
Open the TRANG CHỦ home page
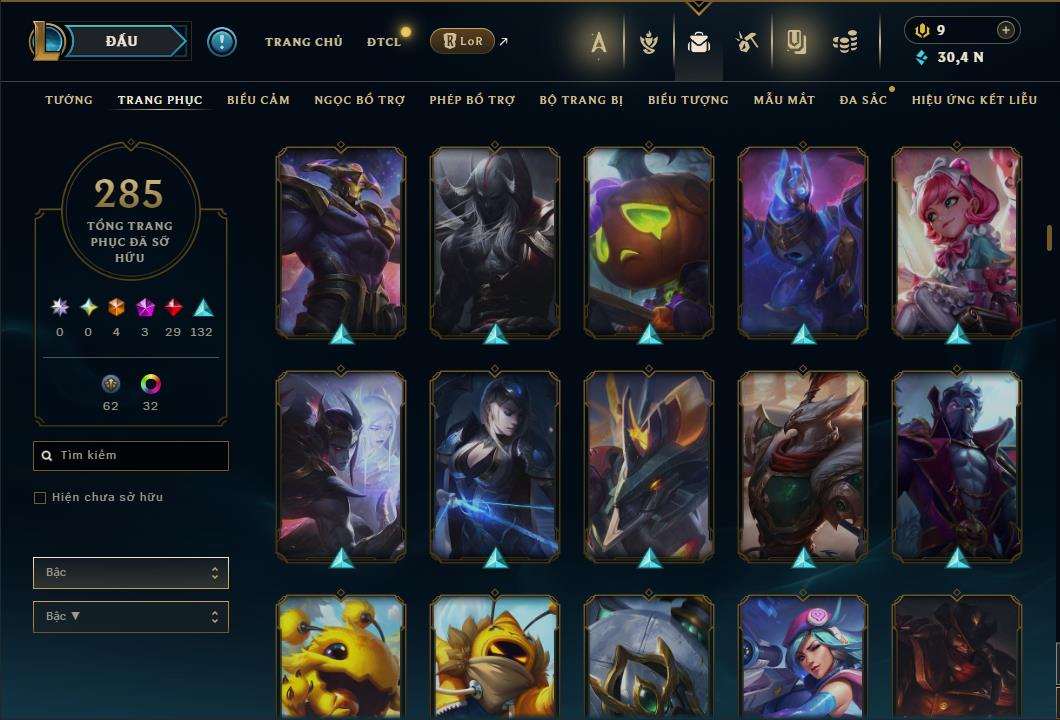(x=303, y=42)
